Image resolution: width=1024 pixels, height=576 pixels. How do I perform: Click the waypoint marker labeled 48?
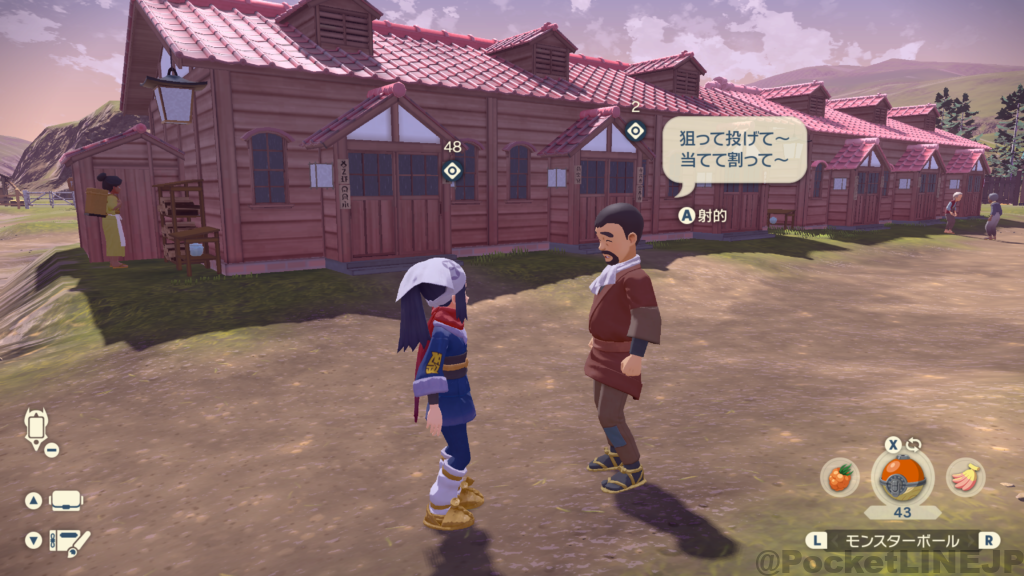452,170
